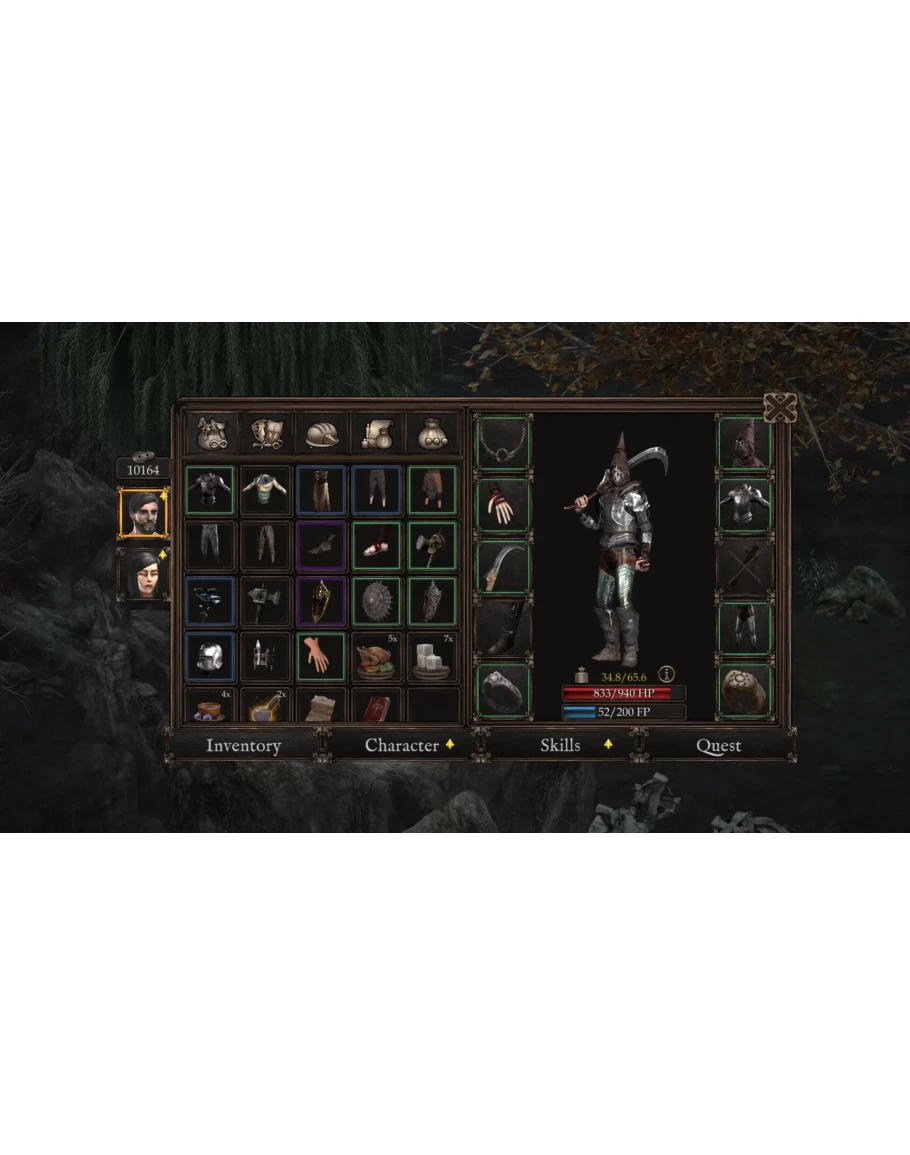Click the equipped scythe weapon slot

[503, 567]
